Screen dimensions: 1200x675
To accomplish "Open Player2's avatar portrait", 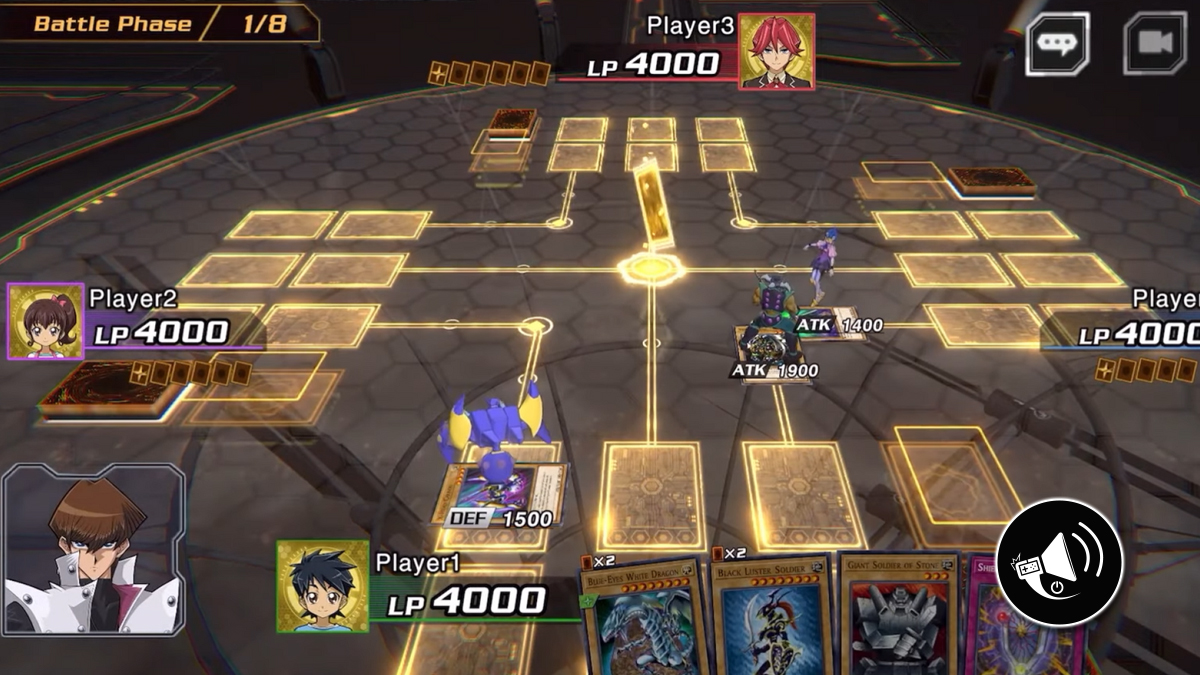I will point(45,321).
